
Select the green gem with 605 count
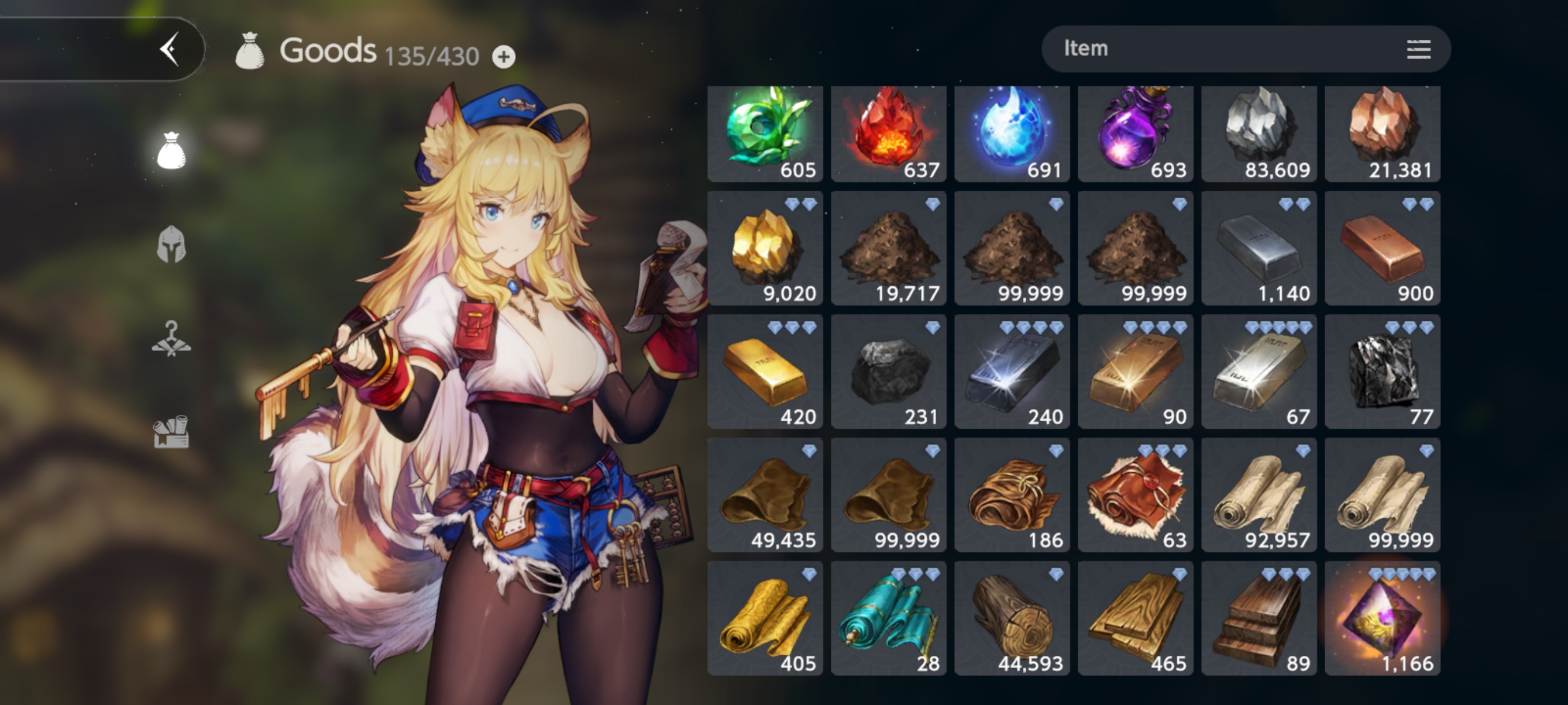765,134
